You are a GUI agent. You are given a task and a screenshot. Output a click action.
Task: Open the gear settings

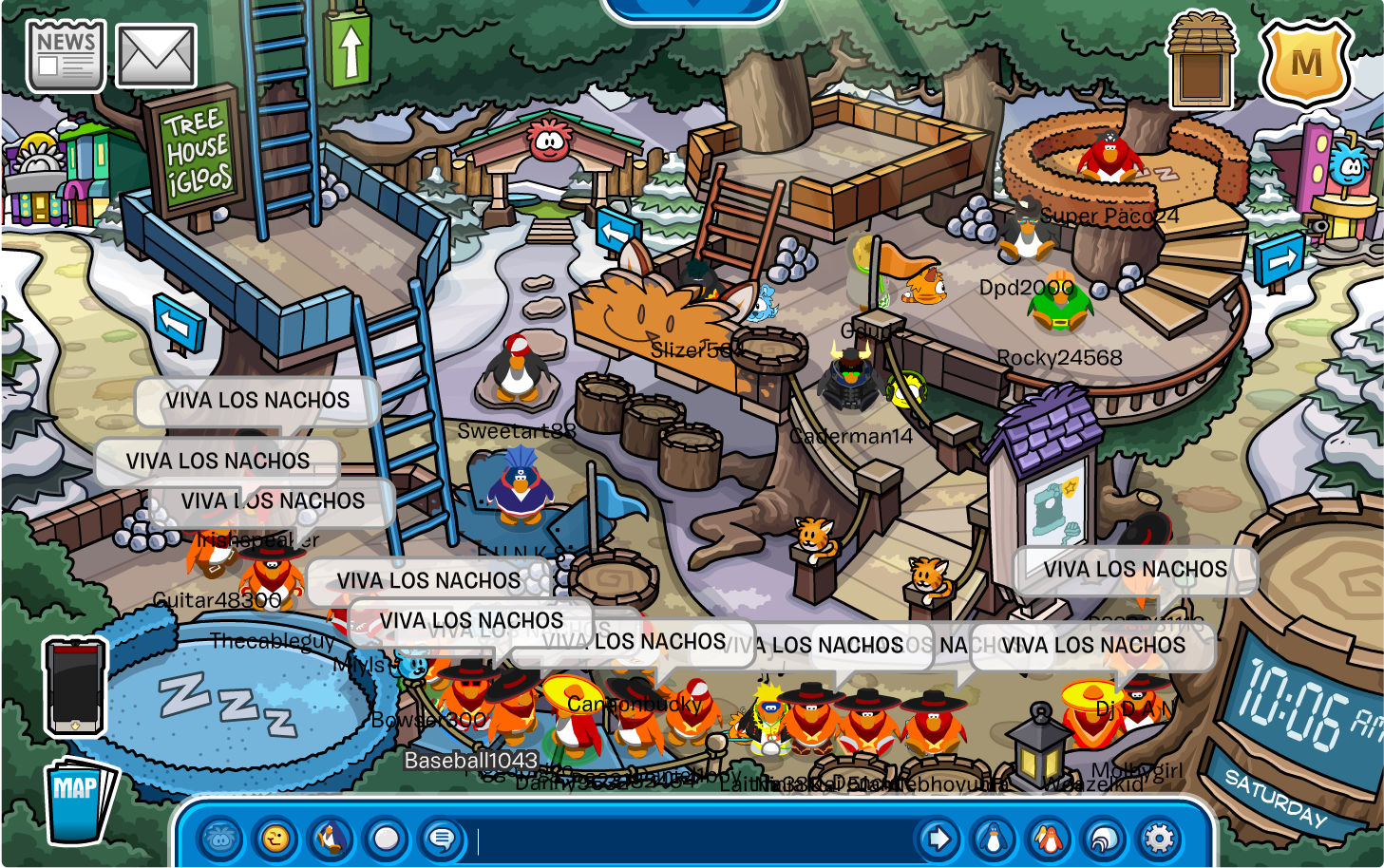[1159, 840]
